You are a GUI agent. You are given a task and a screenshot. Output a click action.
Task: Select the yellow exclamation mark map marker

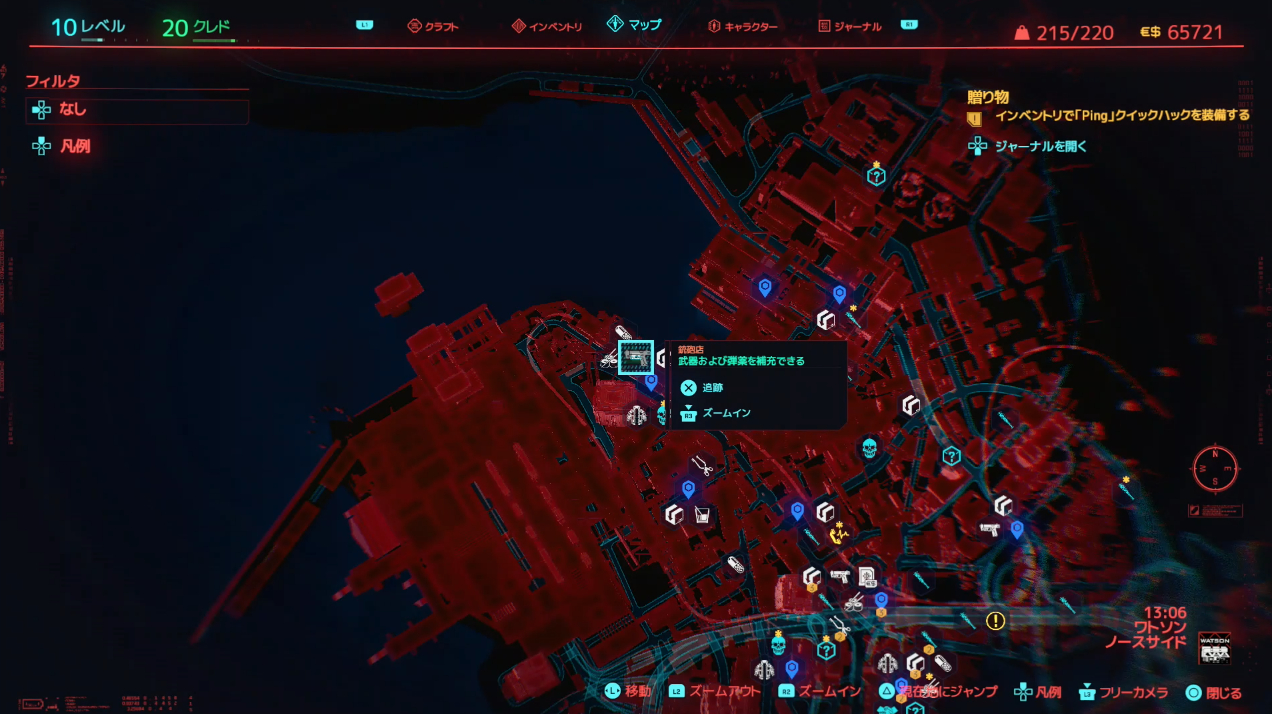click(x=995, y=621)
